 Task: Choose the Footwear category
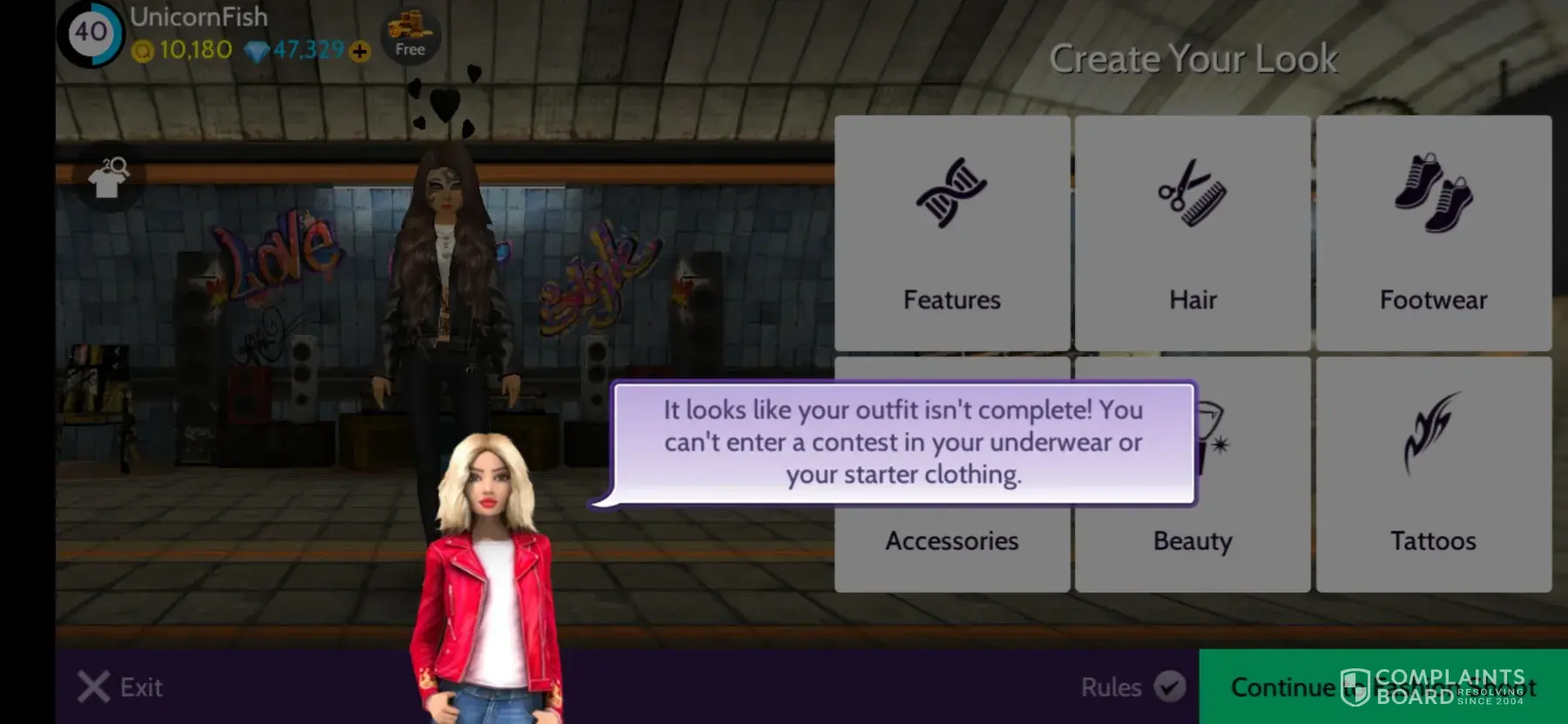click(1433, 233)
